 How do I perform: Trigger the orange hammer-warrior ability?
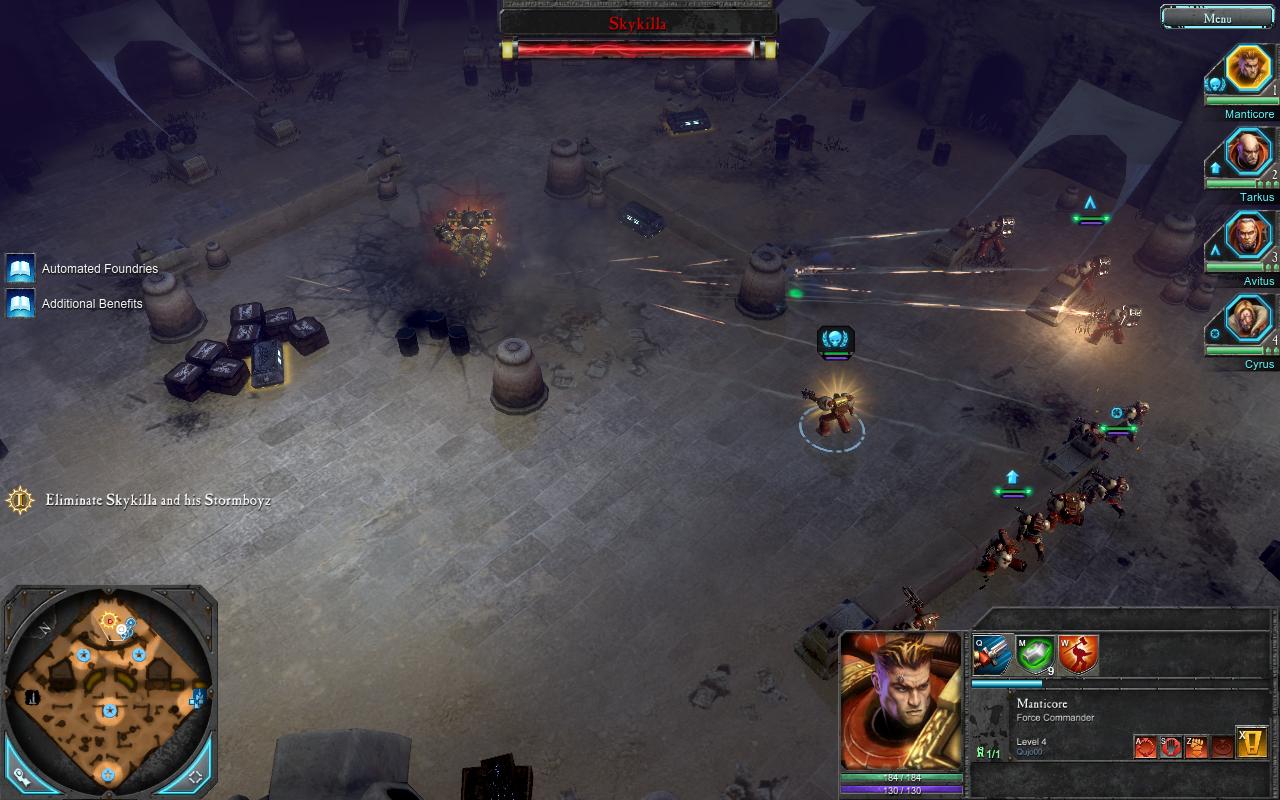[1078, 656]
